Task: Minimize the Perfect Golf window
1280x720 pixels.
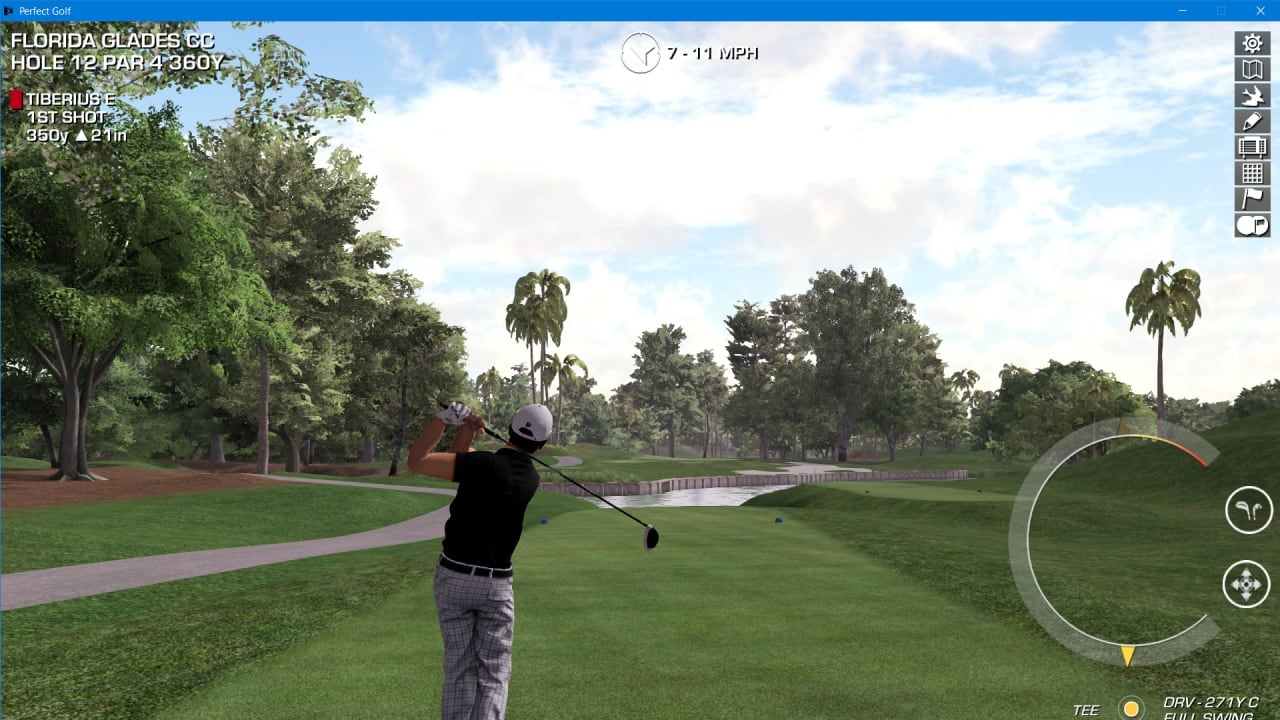Action: [x=1181, y=11]
